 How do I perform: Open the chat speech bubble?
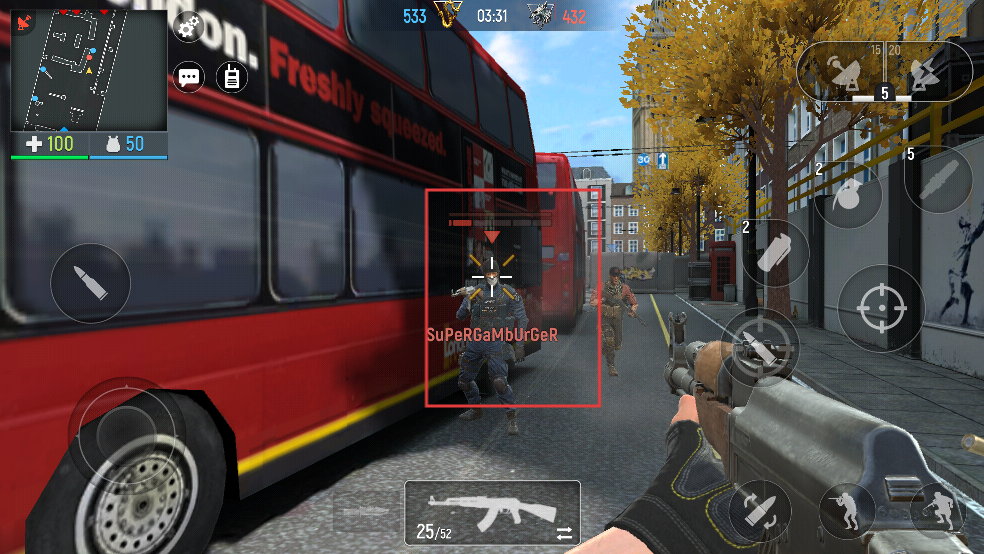click(189, 77)
